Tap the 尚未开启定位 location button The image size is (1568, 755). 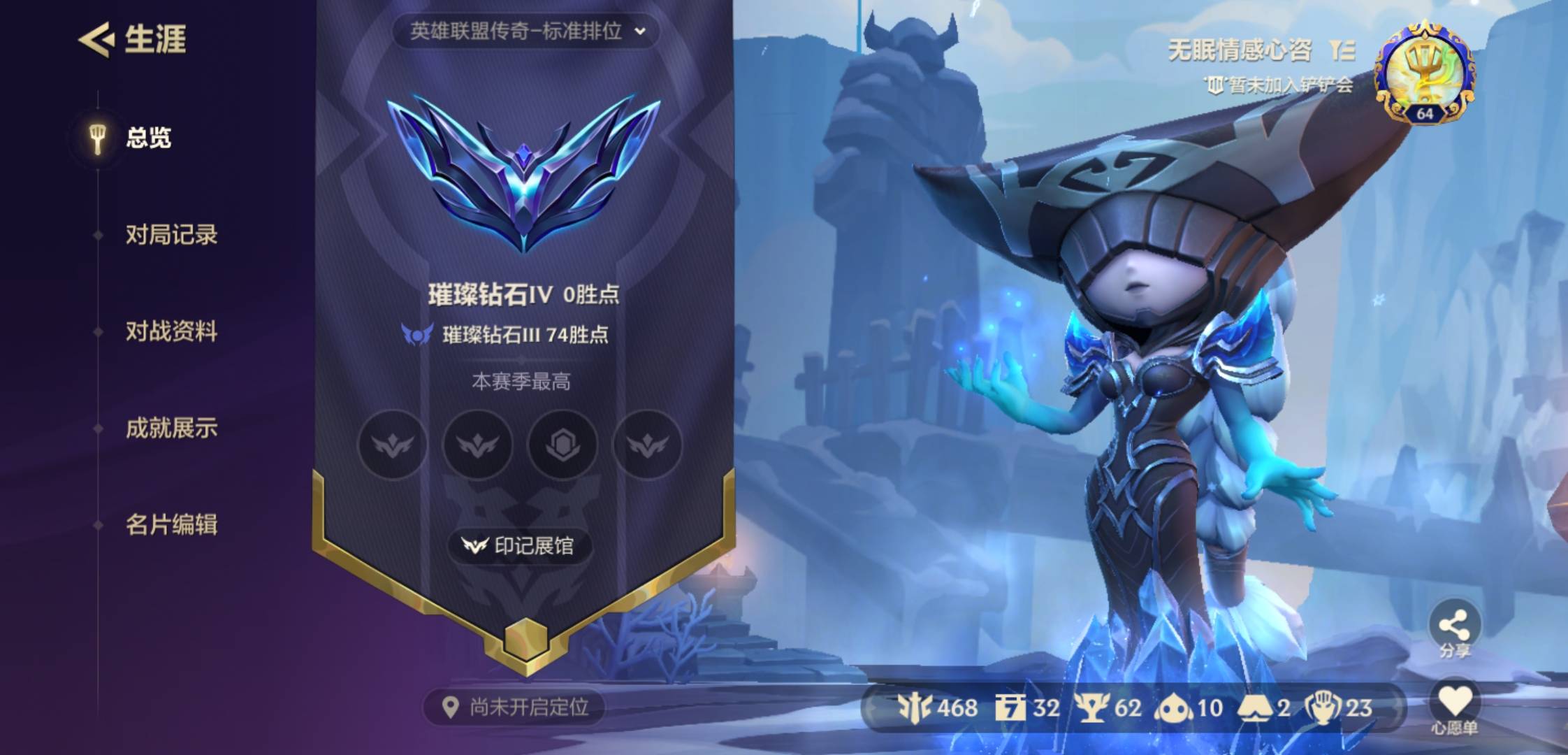pyautogui.click(x=515, y=707)
